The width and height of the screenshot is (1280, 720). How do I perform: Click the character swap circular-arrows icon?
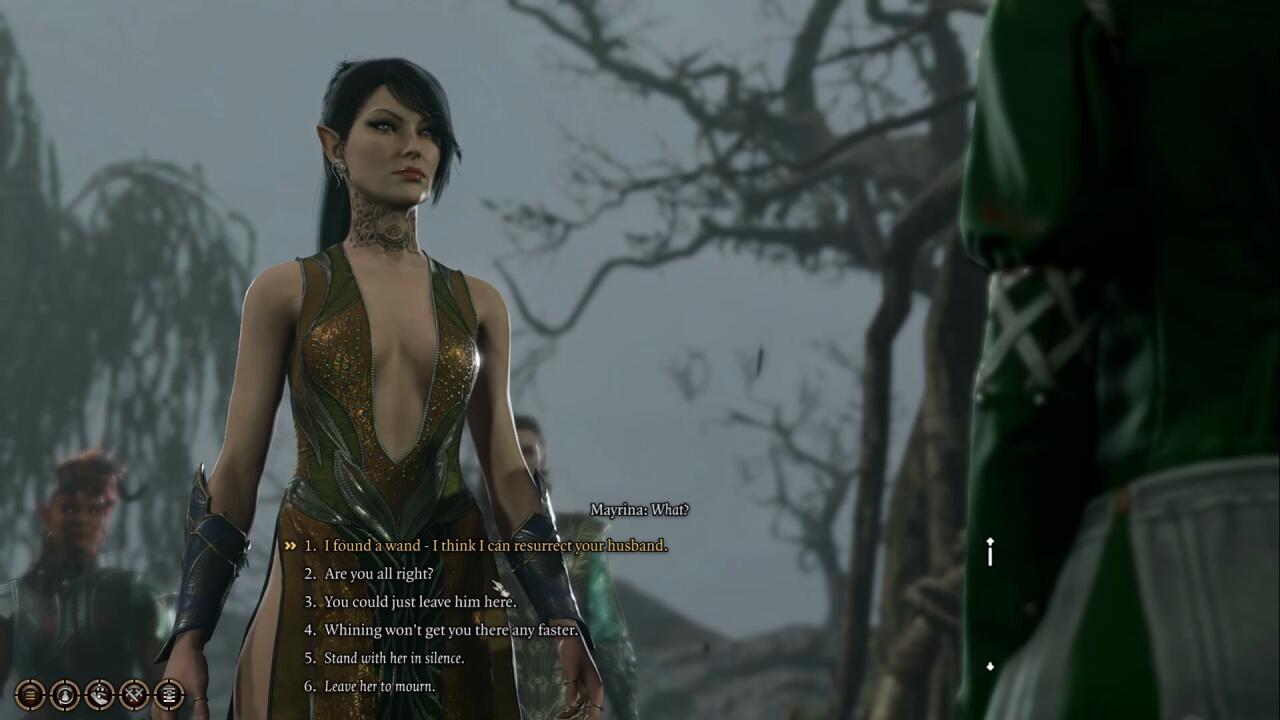click(x=65, y=693)
